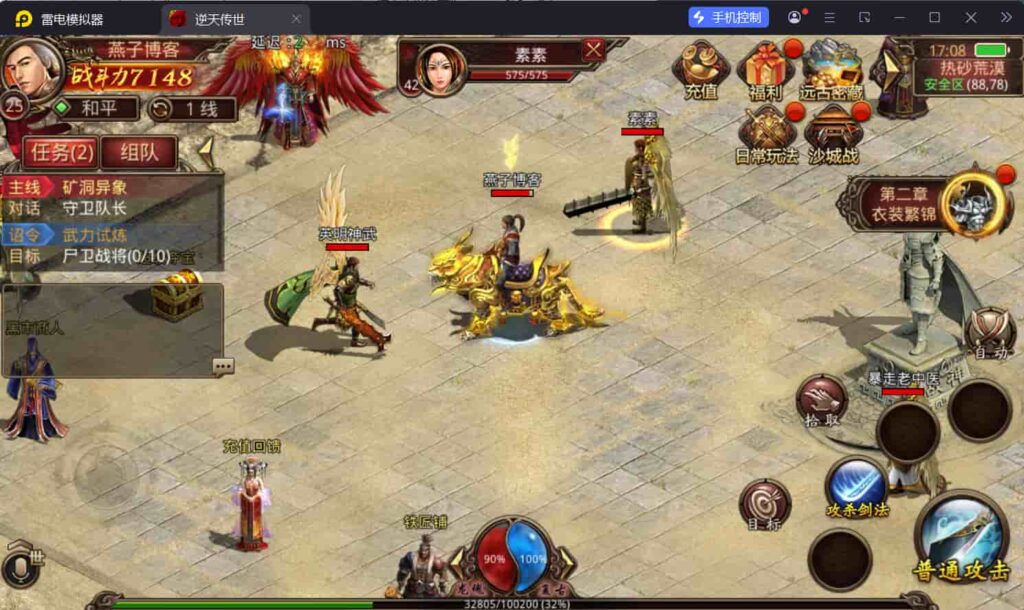Toggle the 和平 attack mode button
Viewport: 1024px width, 610px height.
point(93,108)
